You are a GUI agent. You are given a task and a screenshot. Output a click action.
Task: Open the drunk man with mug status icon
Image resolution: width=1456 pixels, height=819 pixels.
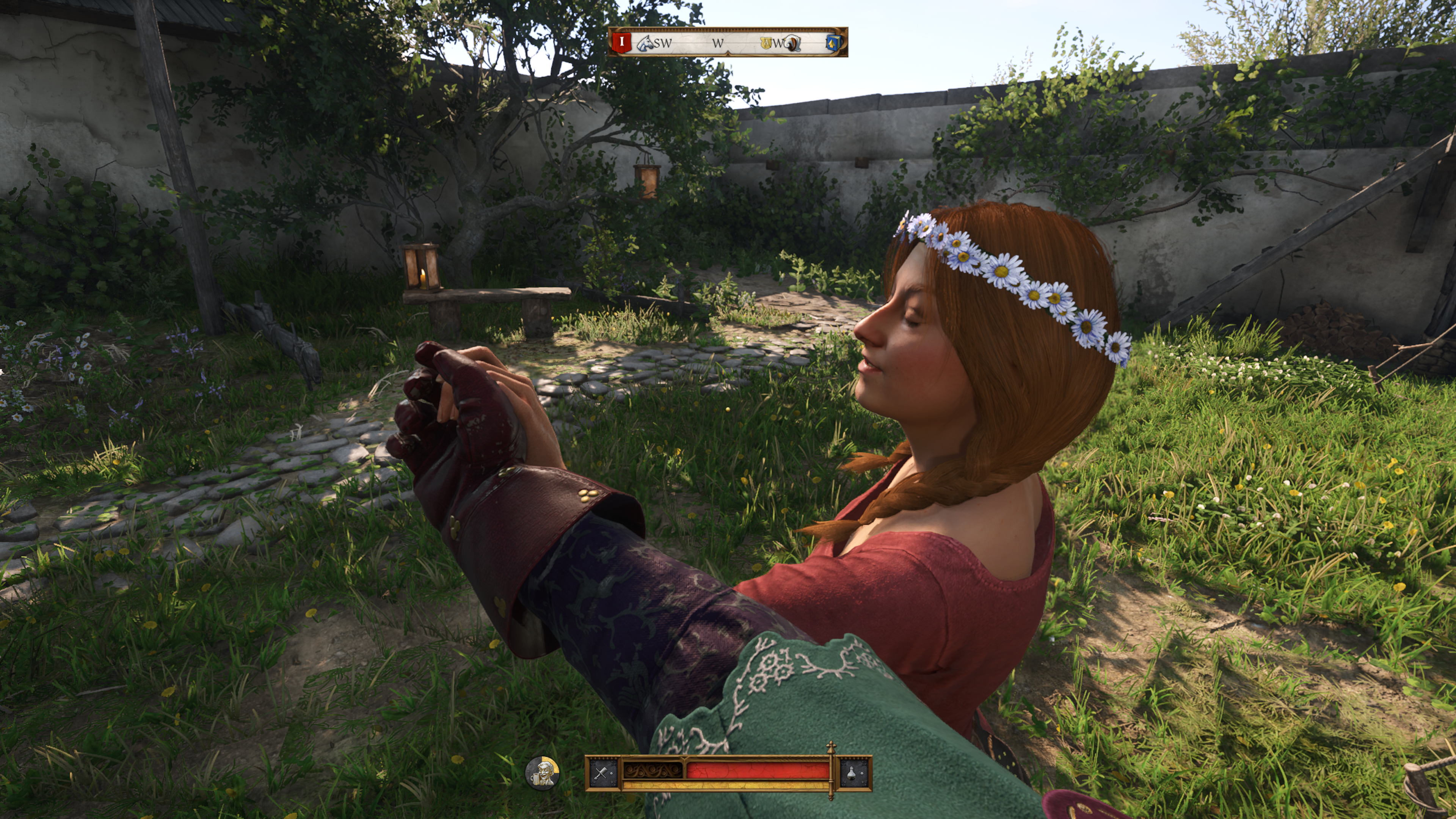[x=542, y=773]
